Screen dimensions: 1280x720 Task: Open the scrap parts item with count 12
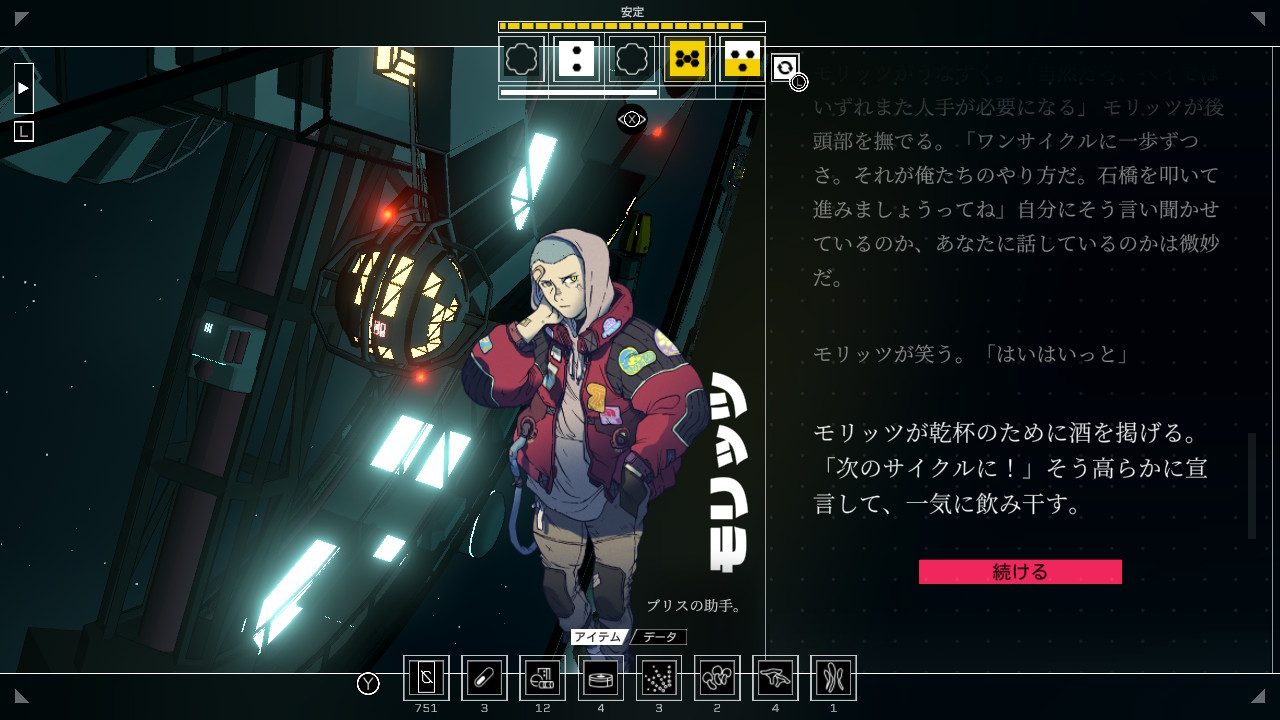[543, 677]
